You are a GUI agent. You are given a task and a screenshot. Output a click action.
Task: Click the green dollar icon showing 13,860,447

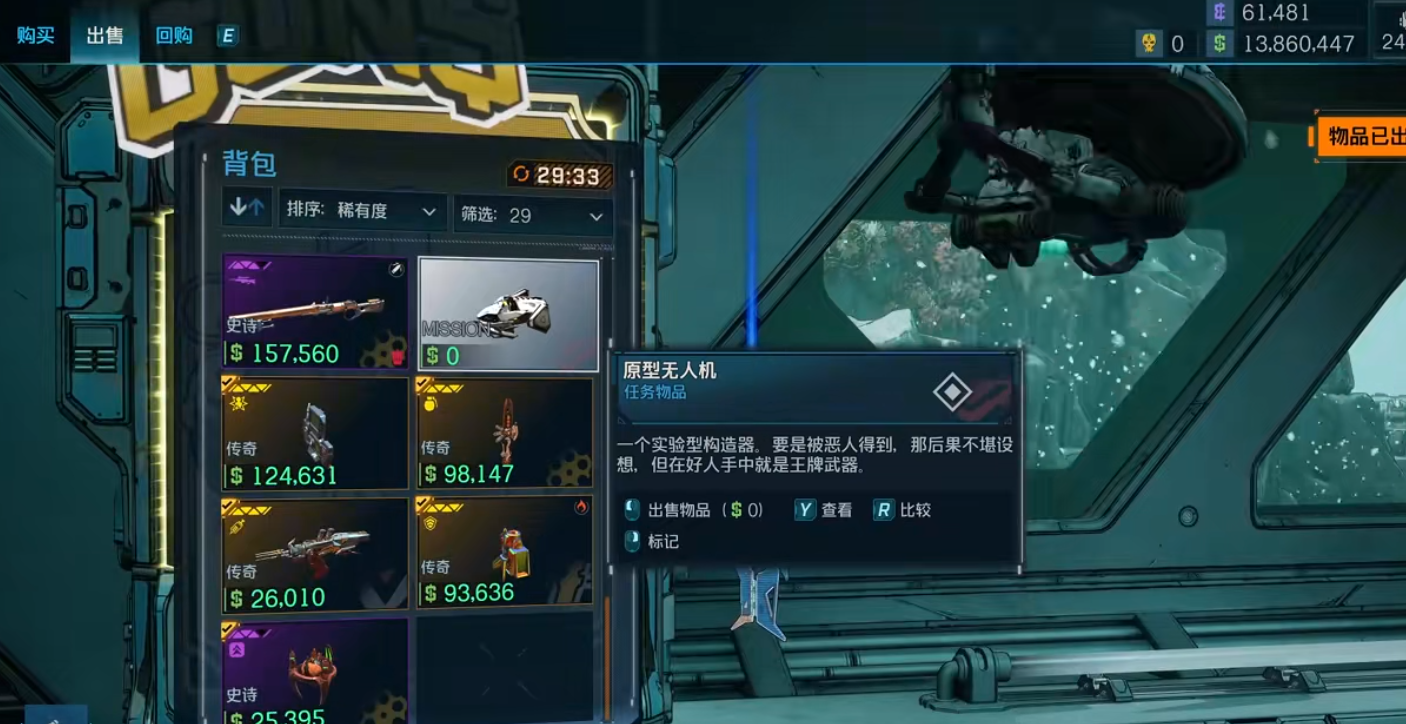(1218, 44)
